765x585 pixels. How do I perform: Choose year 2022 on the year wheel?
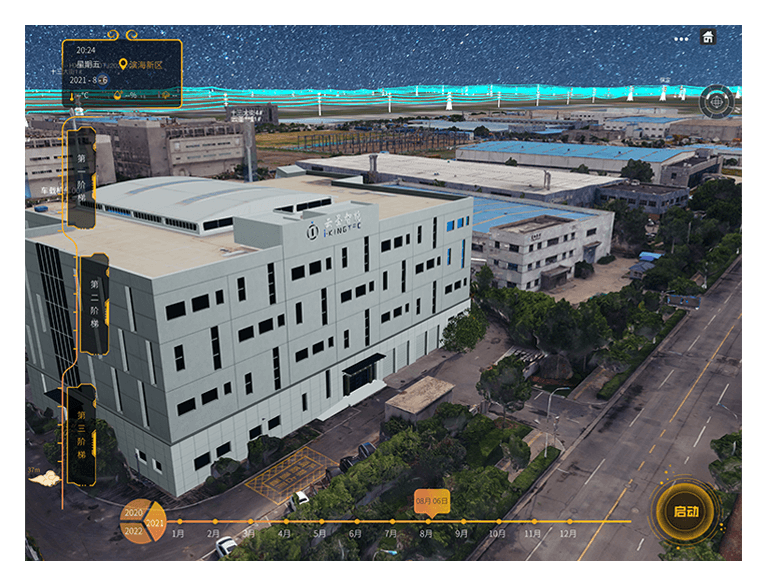tap(131, 531)
